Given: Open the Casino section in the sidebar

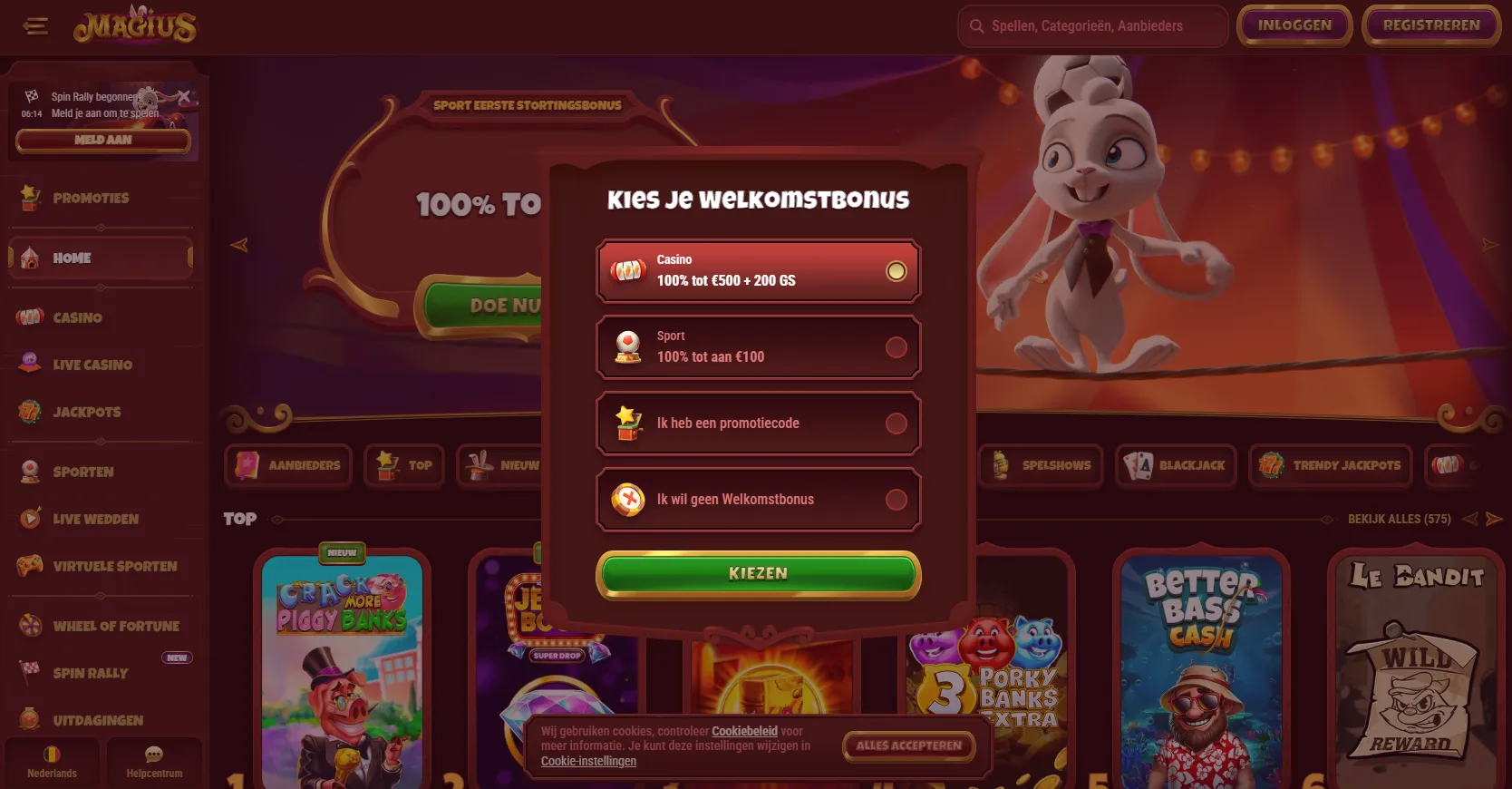Looking at the screenshot, I should pyautogui.click(x=77, y=317).
